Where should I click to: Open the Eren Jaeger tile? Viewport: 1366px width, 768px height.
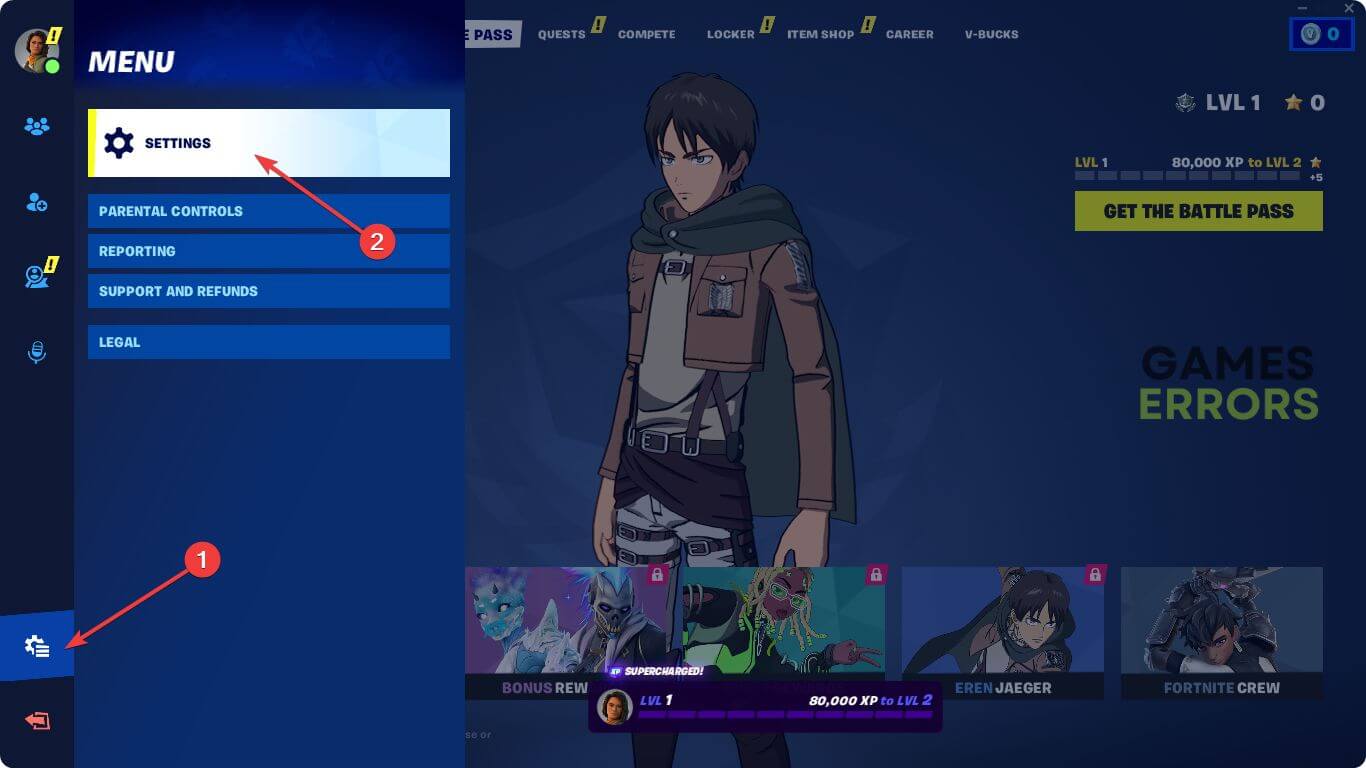(1002, 632)
